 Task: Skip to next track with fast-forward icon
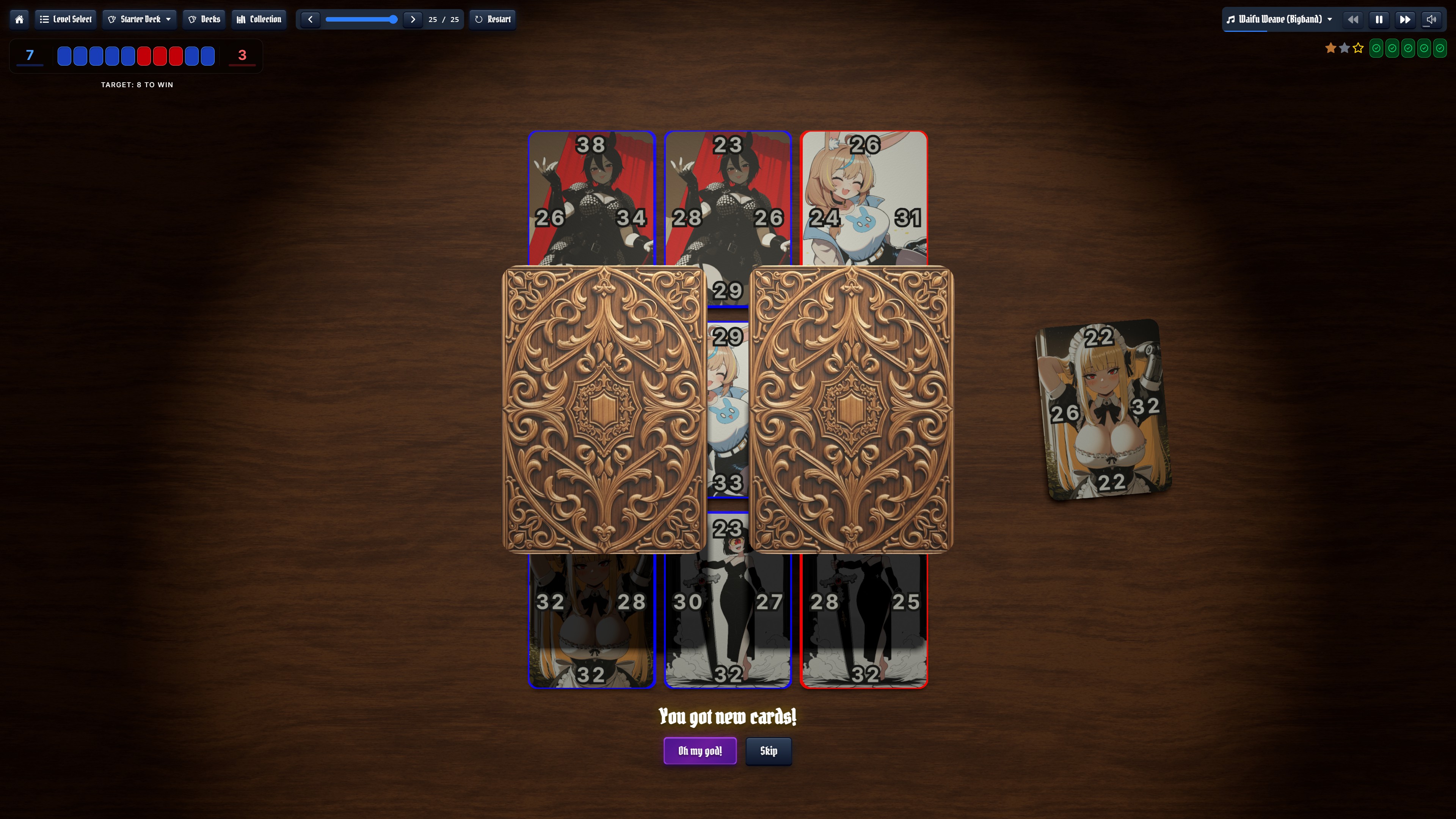(1405, 19)
